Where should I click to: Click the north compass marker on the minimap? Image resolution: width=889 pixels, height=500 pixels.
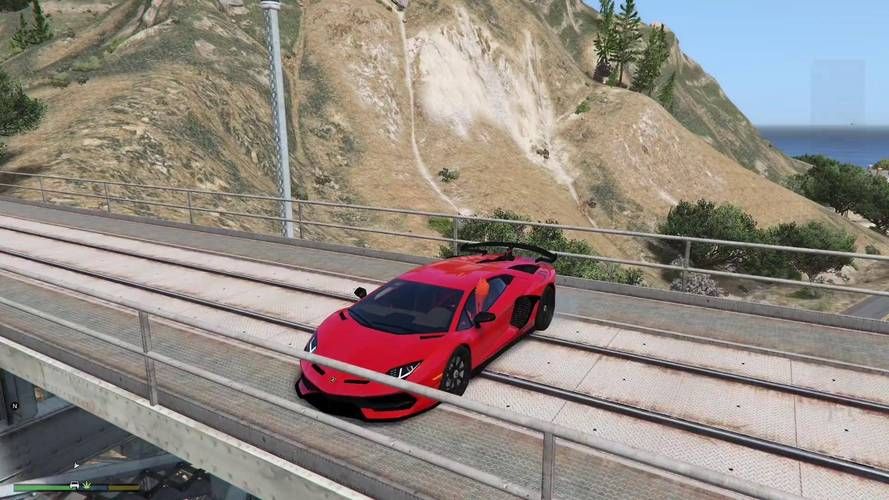(15, 405)
